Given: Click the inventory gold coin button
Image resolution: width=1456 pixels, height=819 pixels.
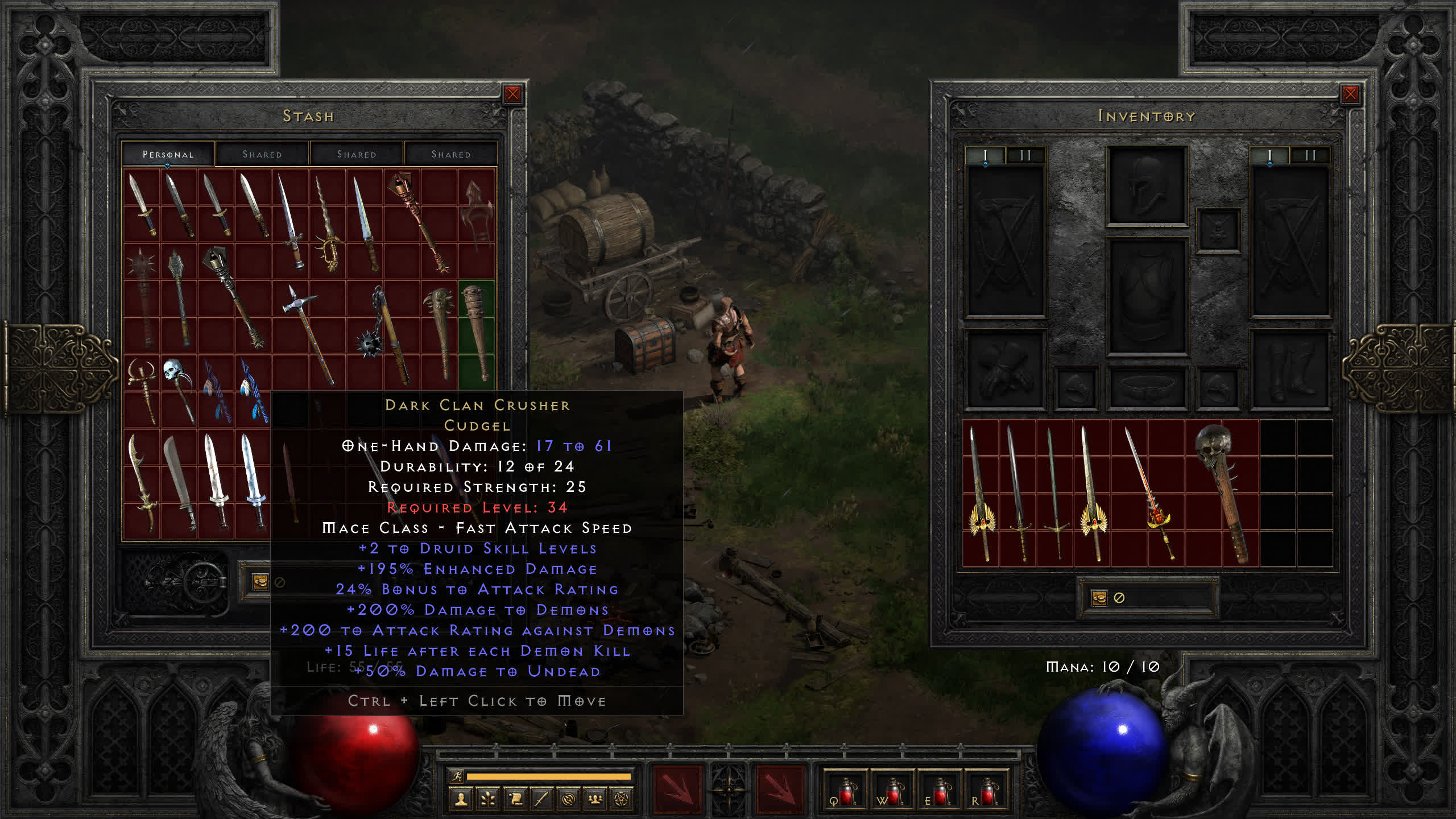Looking at the screenshot, I should coord(1099,598).
